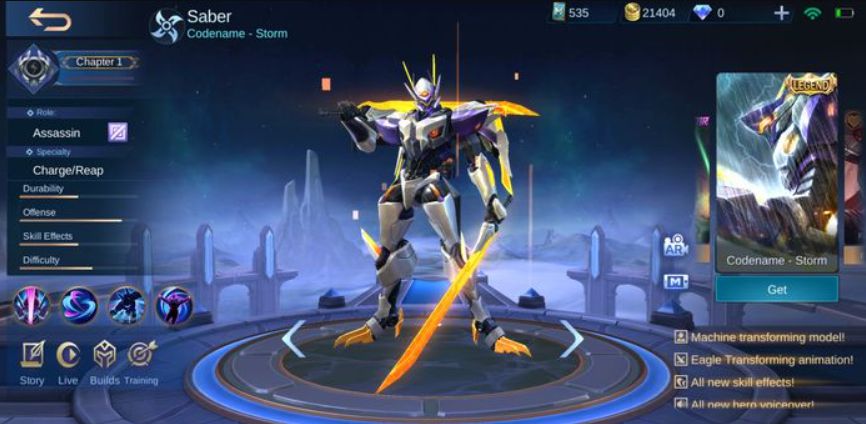The width and height of the screenshot is (866, 424).
Task: Click the purple Assassin role icon
Action: [x=118, y=132]
